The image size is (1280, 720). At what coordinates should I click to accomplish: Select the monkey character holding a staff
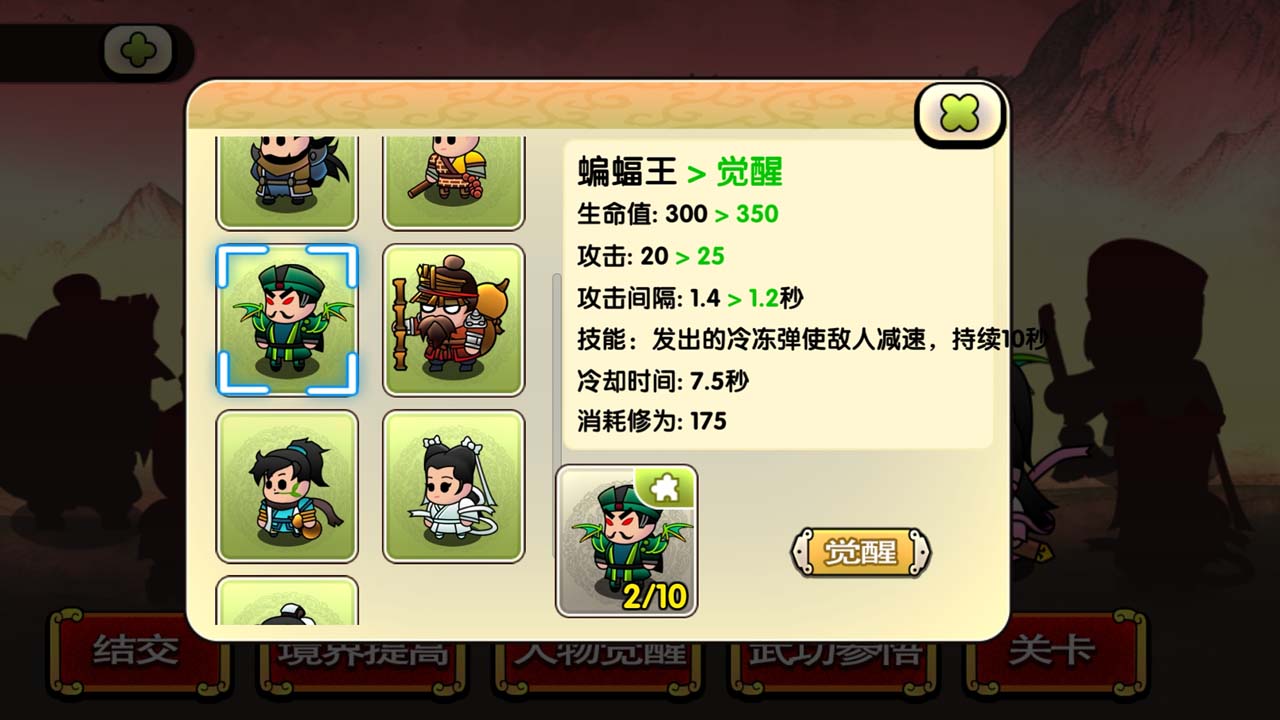click(x=453, y=180)
